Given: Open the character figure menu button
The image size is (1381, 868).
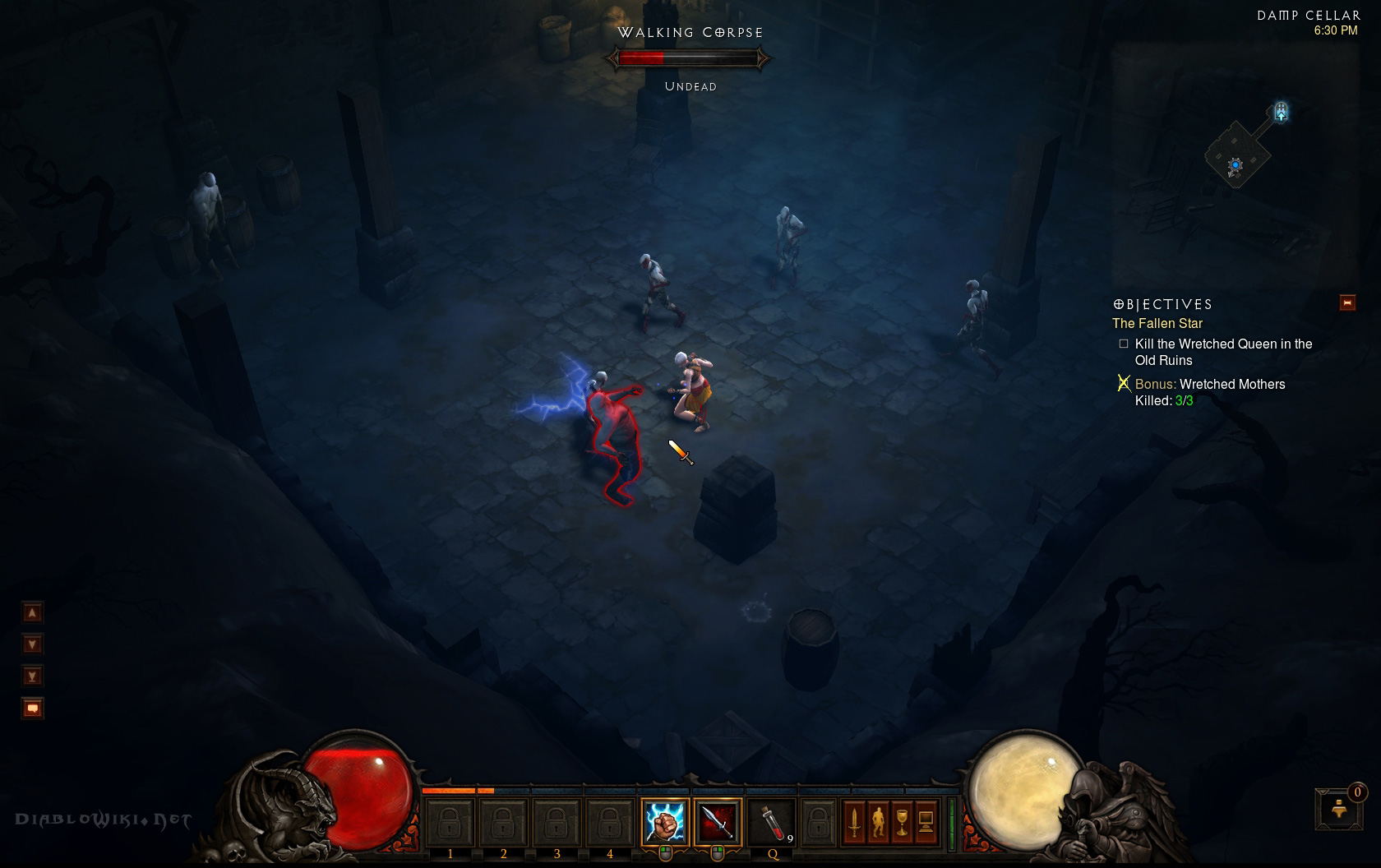Looking at the screenshot, I should click(878, 821).
